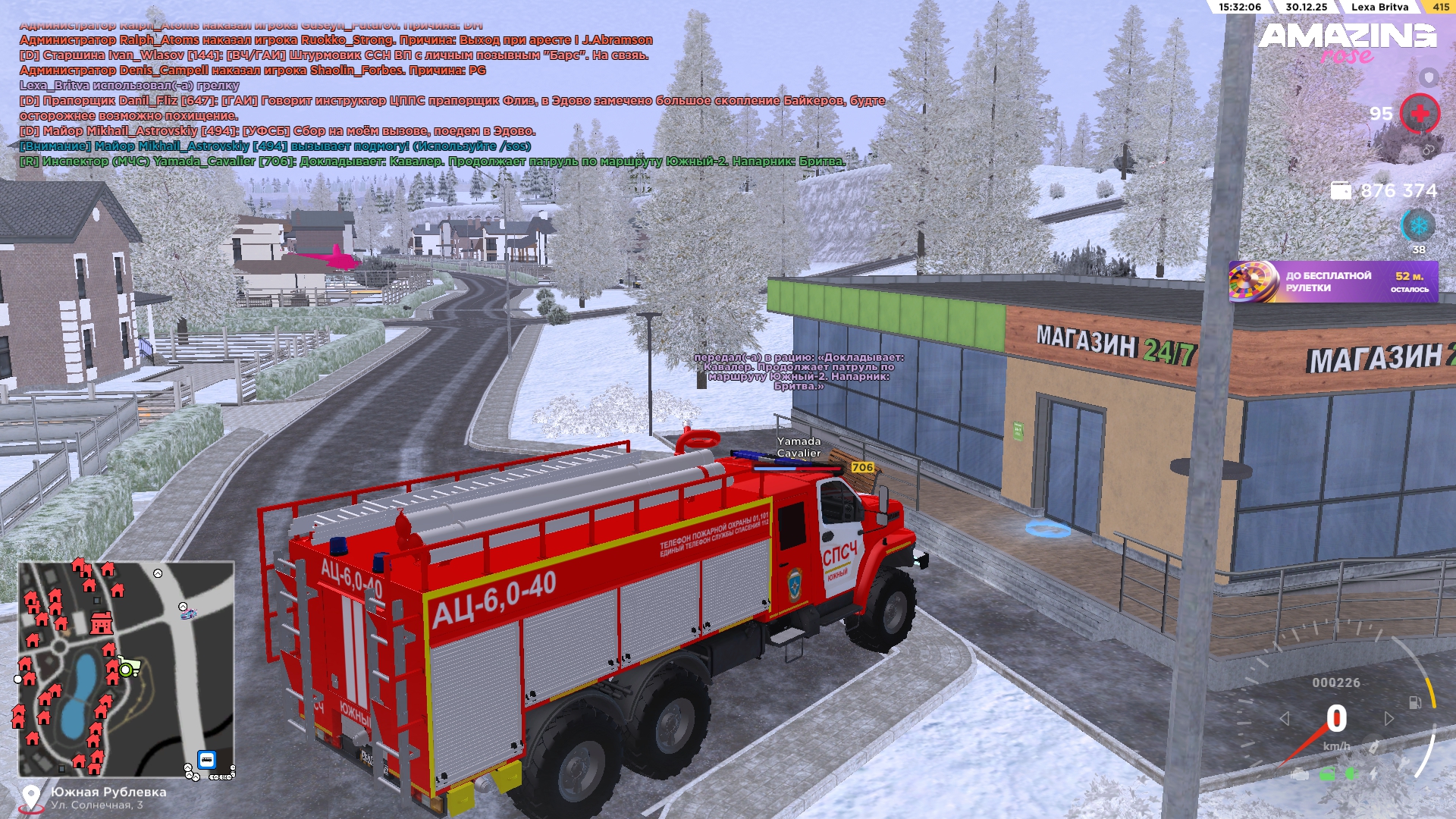Click the wallet money icon
This screenshot has height=819, width=1456.
1341,190
